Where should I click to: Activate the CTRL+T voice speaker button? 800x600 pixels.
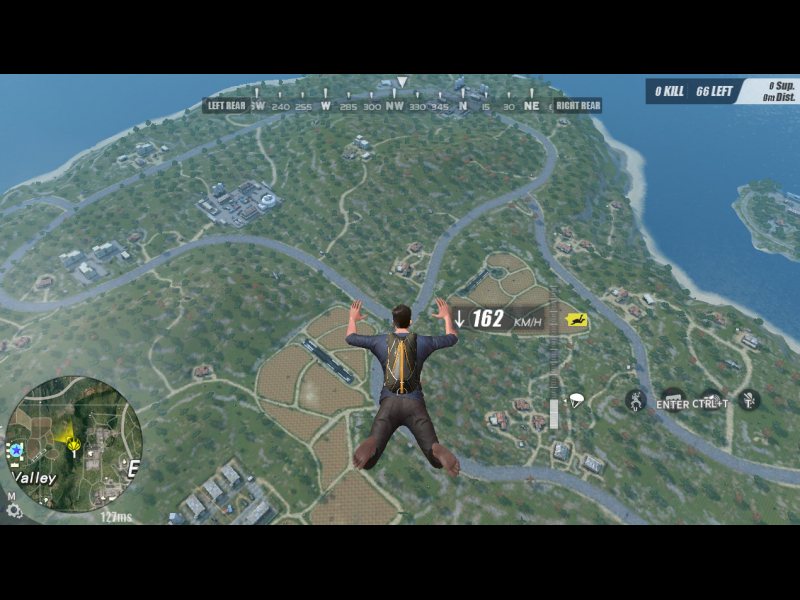tap(710, 401)
